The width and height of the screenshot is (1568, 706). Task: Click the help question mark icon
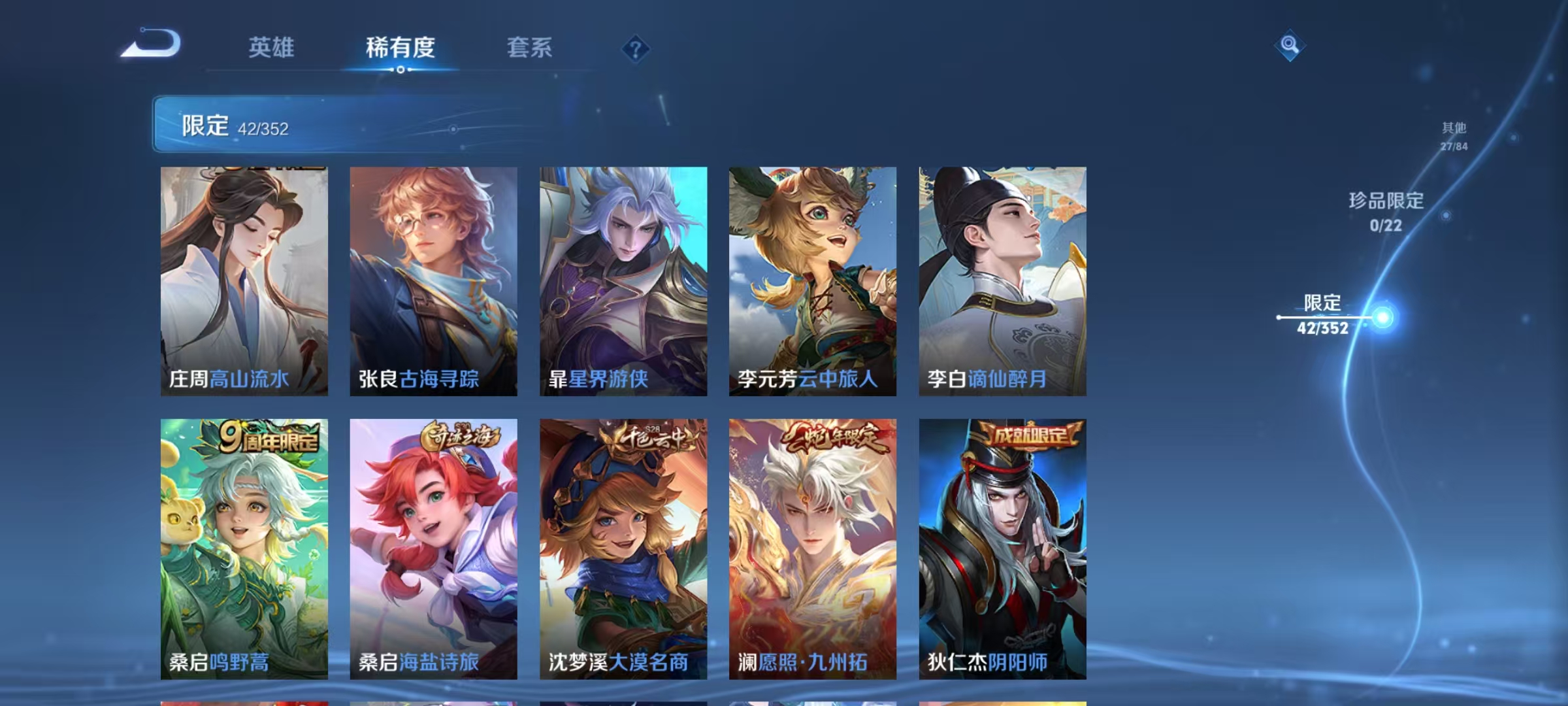[x=637, y=49]
